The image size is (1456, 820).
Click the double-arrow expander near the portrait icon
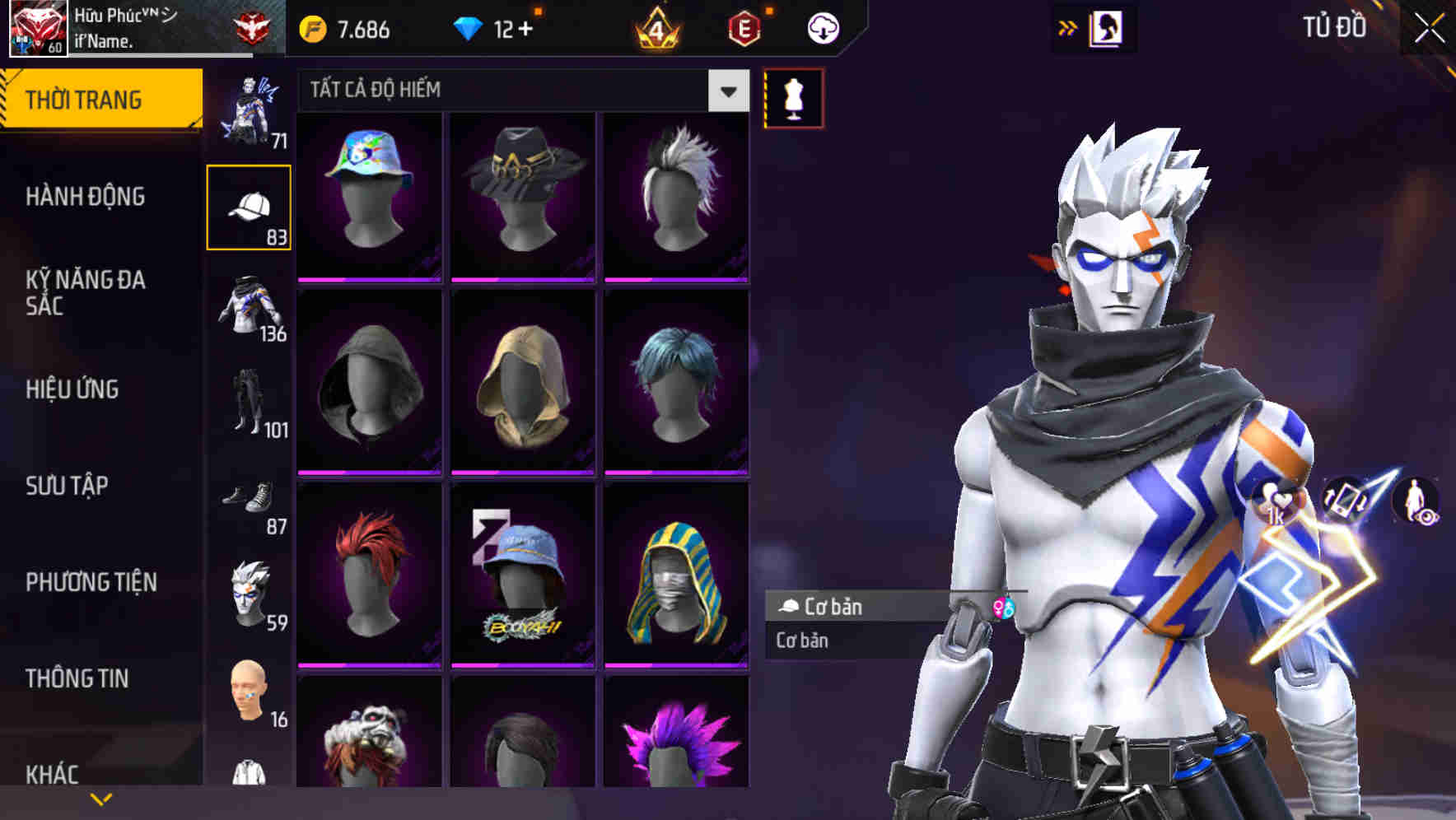pos(1068,26)
